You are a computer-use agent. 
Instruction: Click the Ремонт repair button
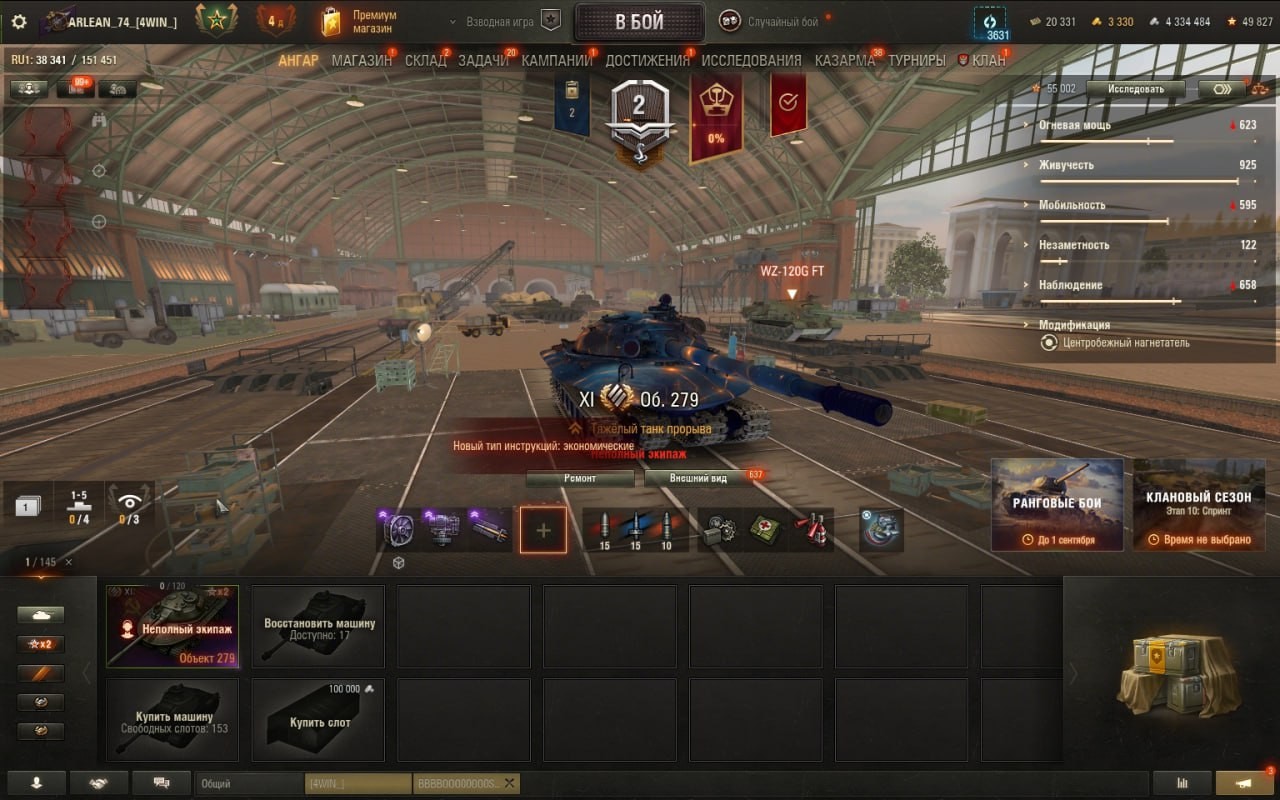click(580, 478)
